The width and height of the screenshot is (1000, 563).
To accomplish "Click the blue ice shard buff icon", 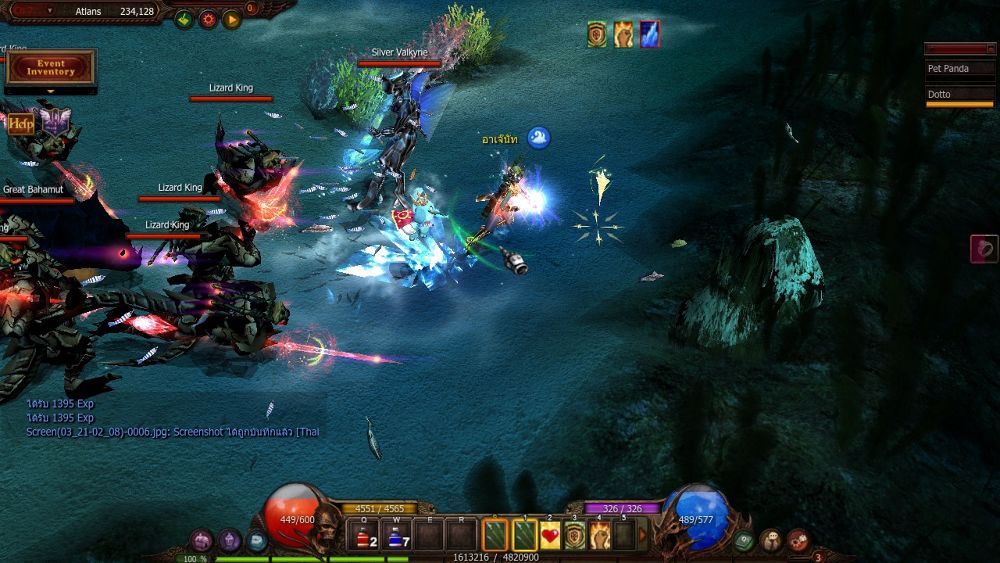I will [650, 34].
